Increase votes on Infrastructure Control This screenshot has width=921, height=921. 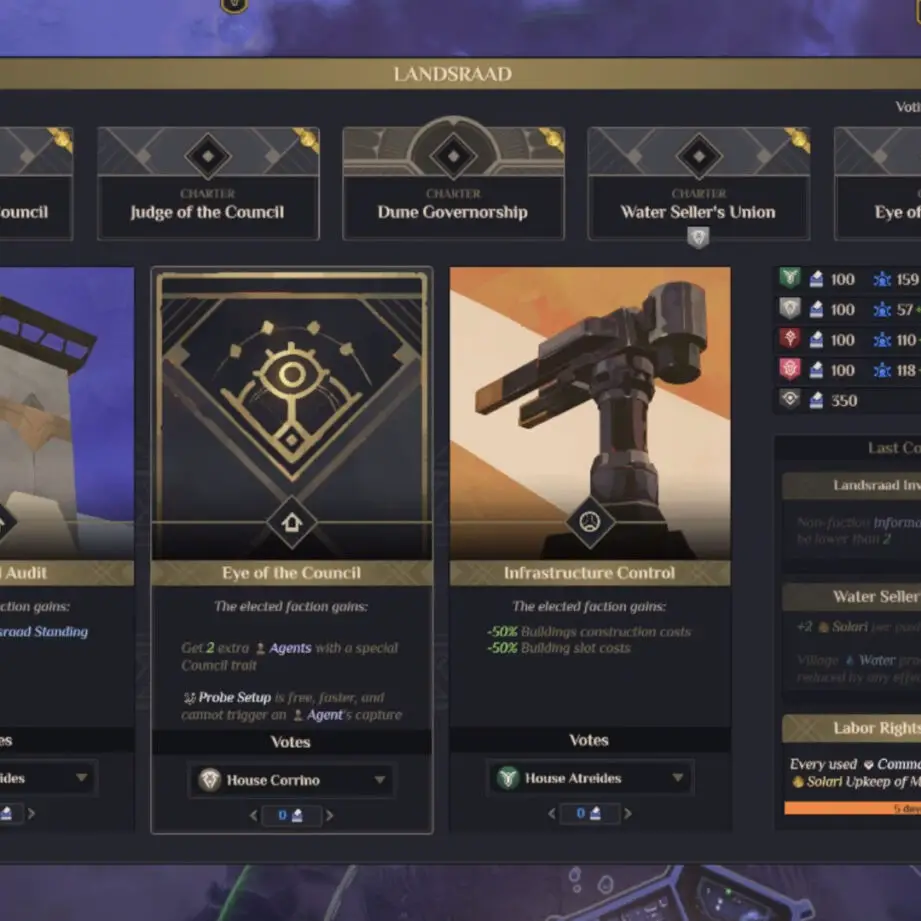click(x=627, y=814)
